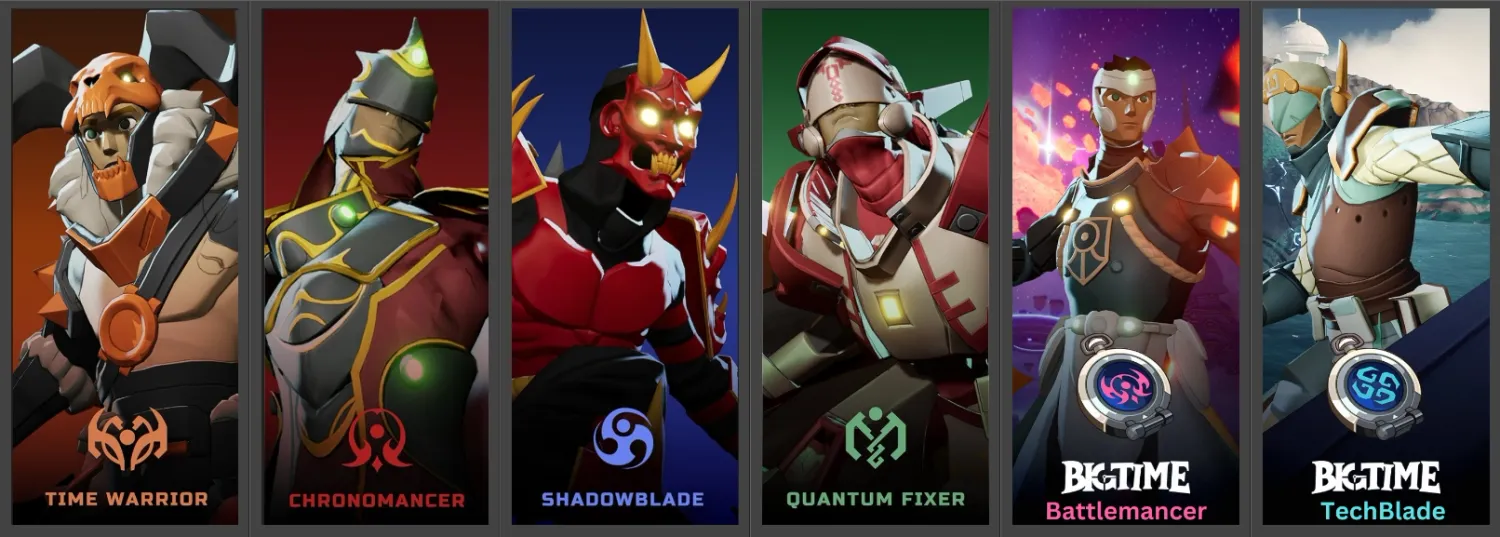Pick the TechBlade class card
The width and height of the screenshot is (1500, 537).
[x=1375, y=267]
